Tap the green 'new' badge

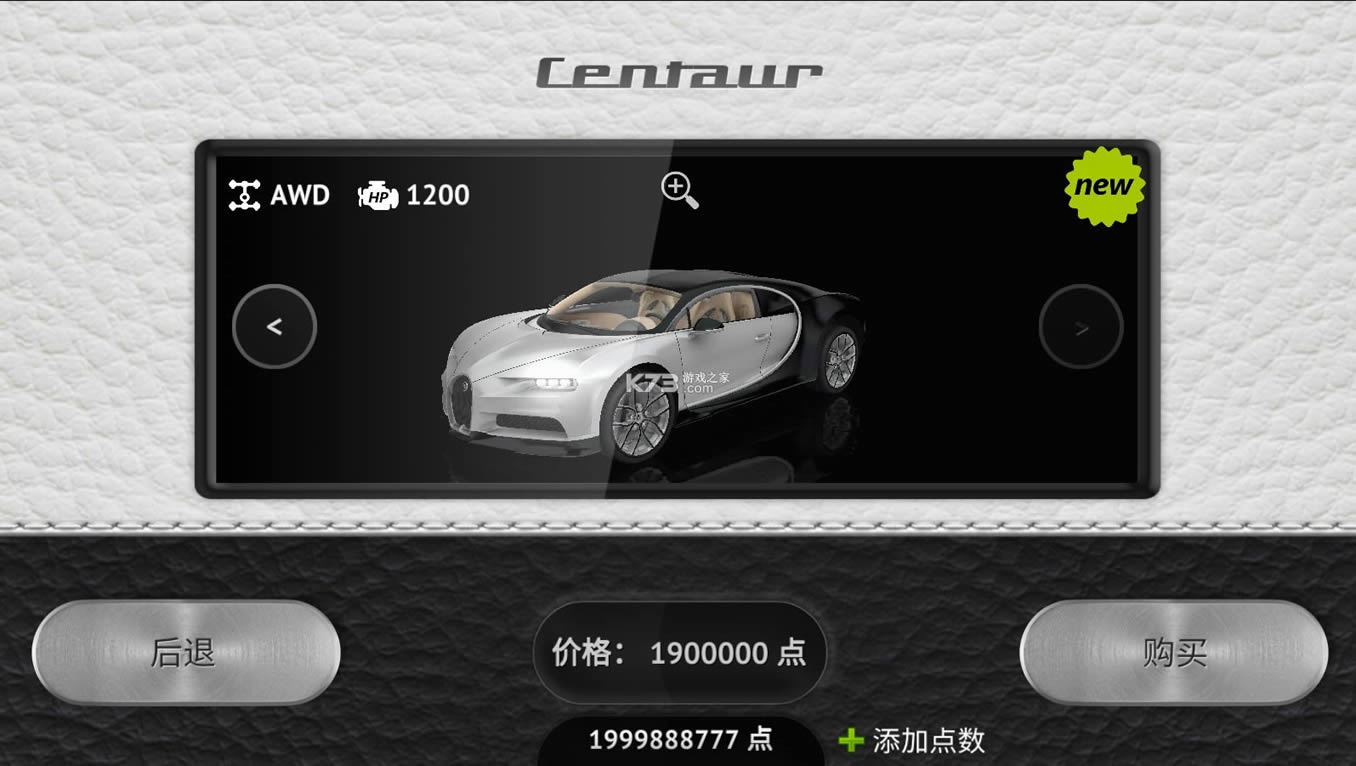pos(1104,184)
